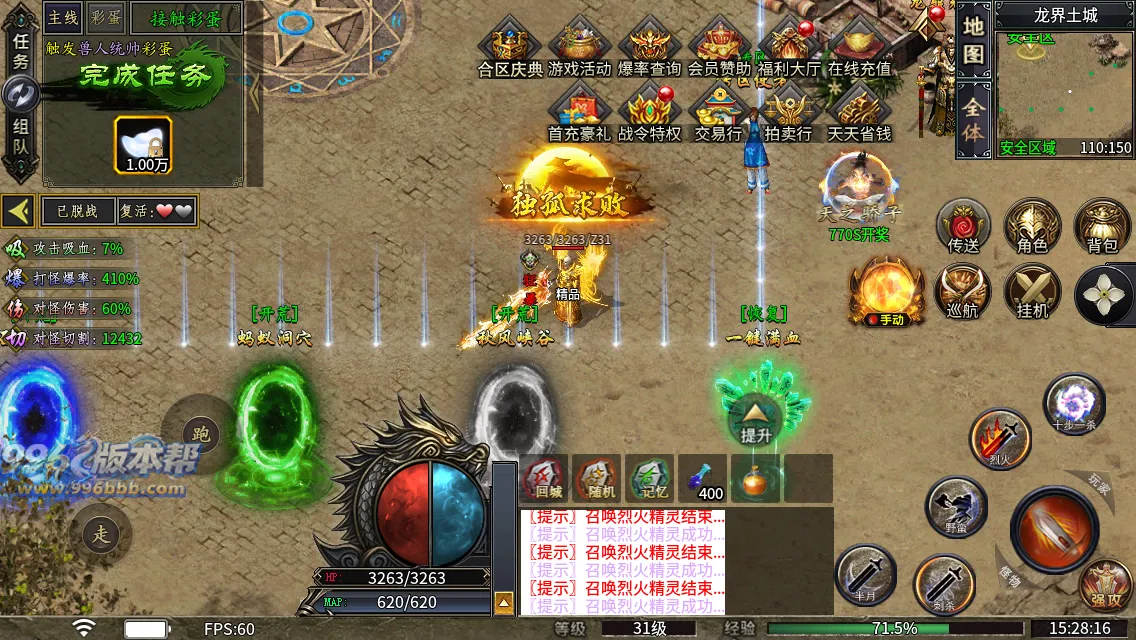
Task: Toggle 挂机 auto-battle mode
Action: (1032, 292)
